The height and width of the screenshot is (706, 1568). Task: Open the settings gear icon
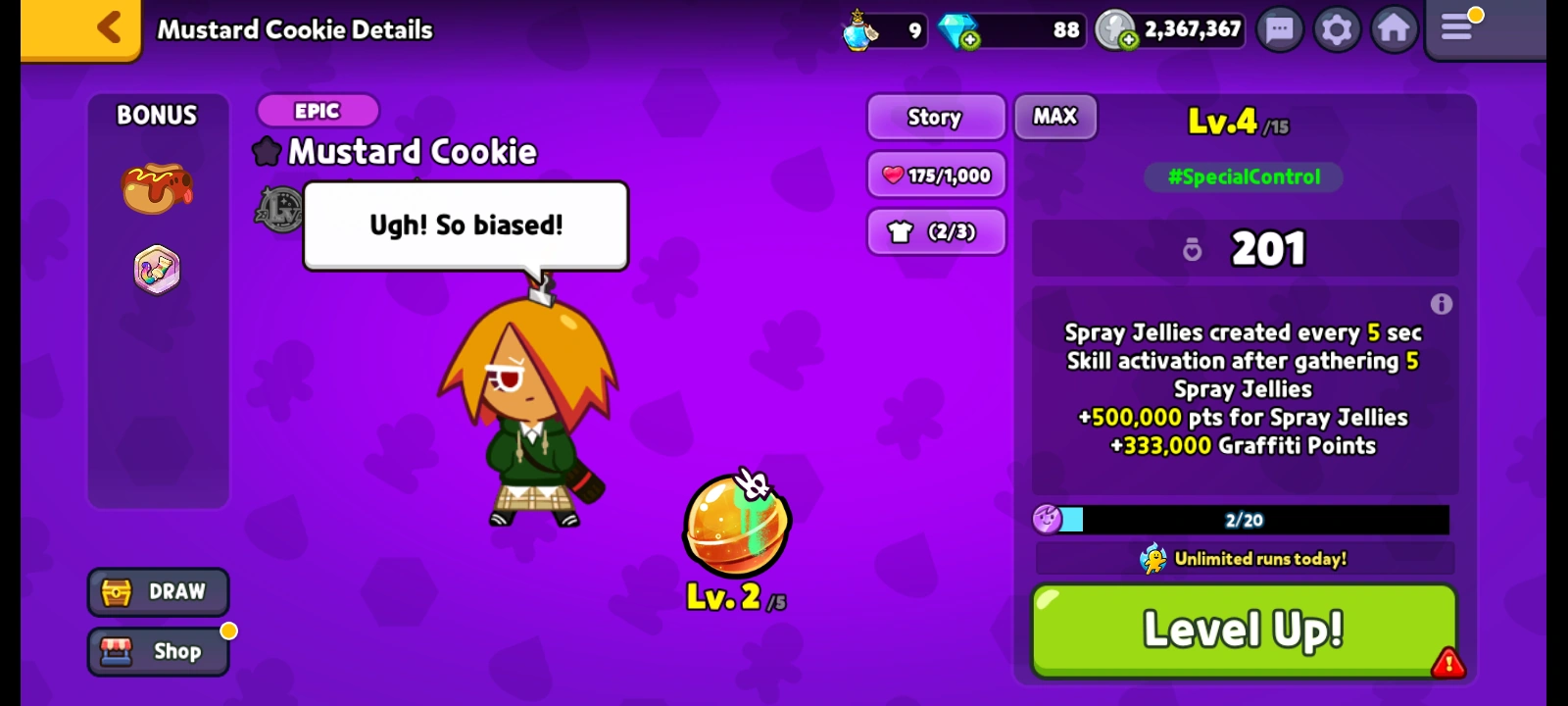(1336, 29)
